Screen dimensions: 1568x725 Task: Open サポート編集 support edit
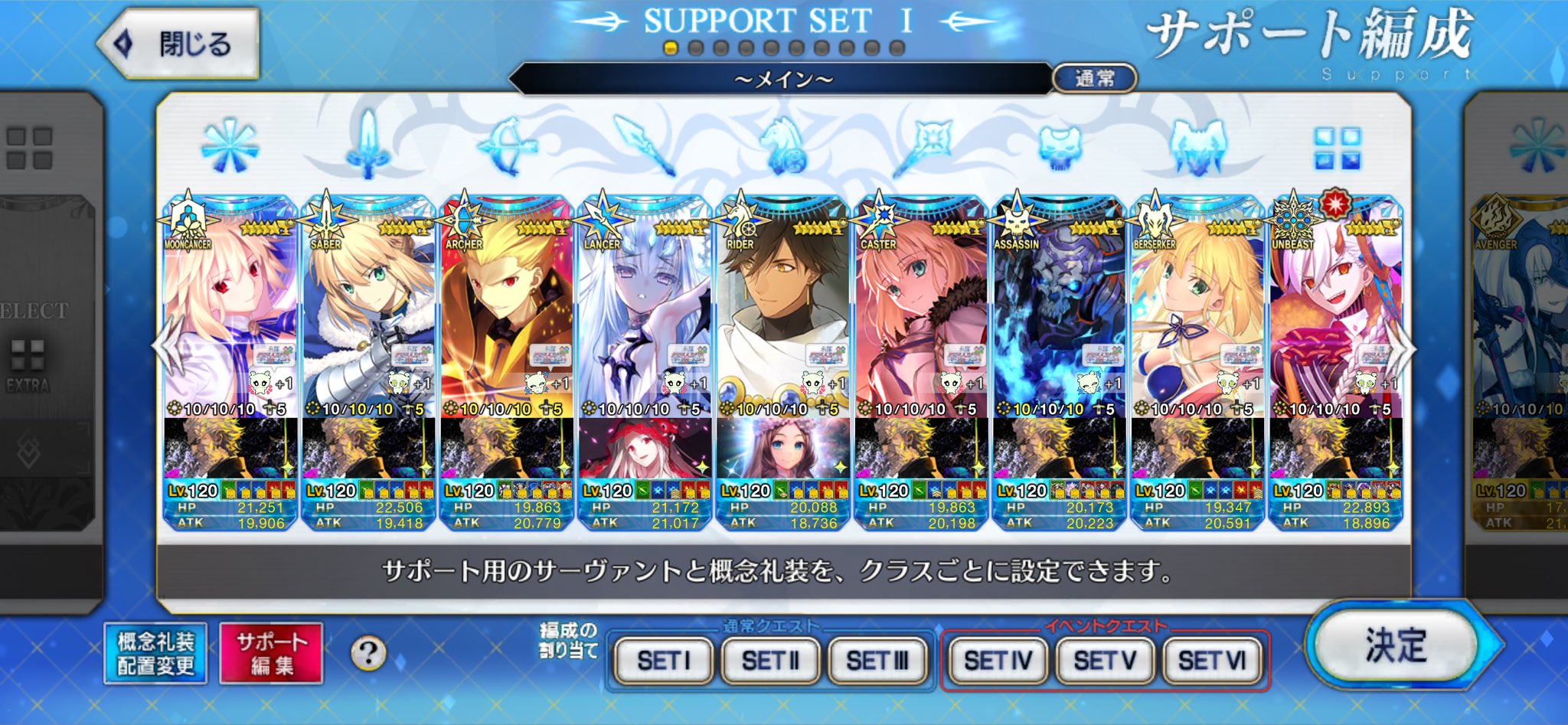coord(271,653)
